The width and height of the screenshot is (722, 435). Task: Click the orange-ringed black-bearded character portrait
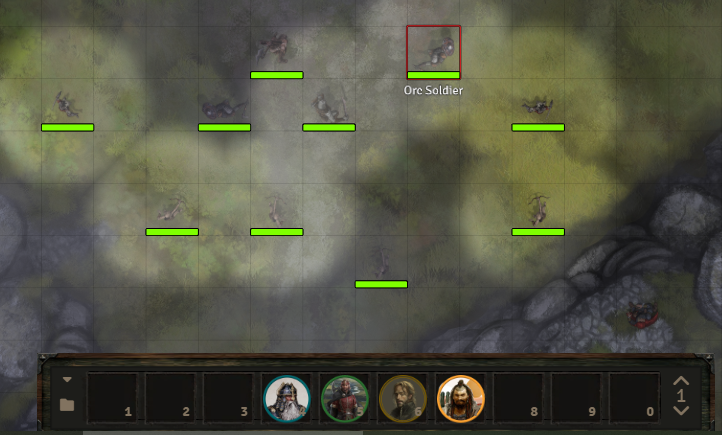461,398
